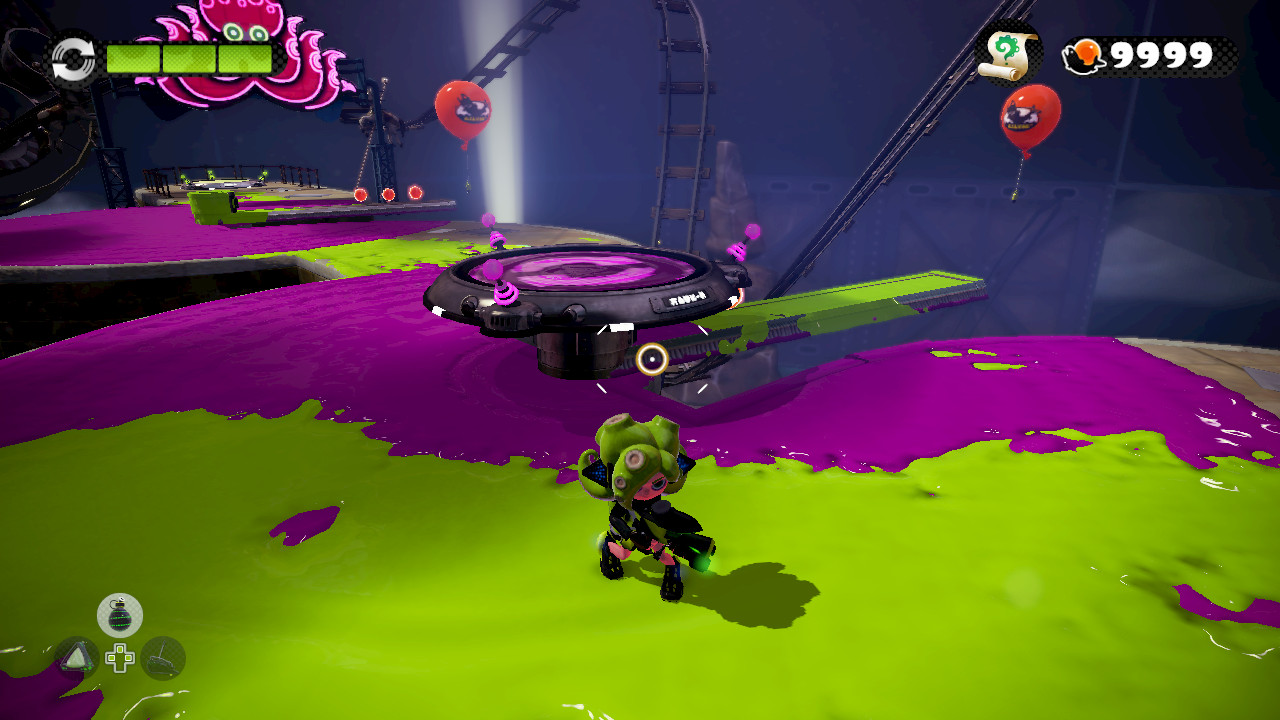
Task: Click the red balloon near the left rail track
Action: click(x=463, y=107)
